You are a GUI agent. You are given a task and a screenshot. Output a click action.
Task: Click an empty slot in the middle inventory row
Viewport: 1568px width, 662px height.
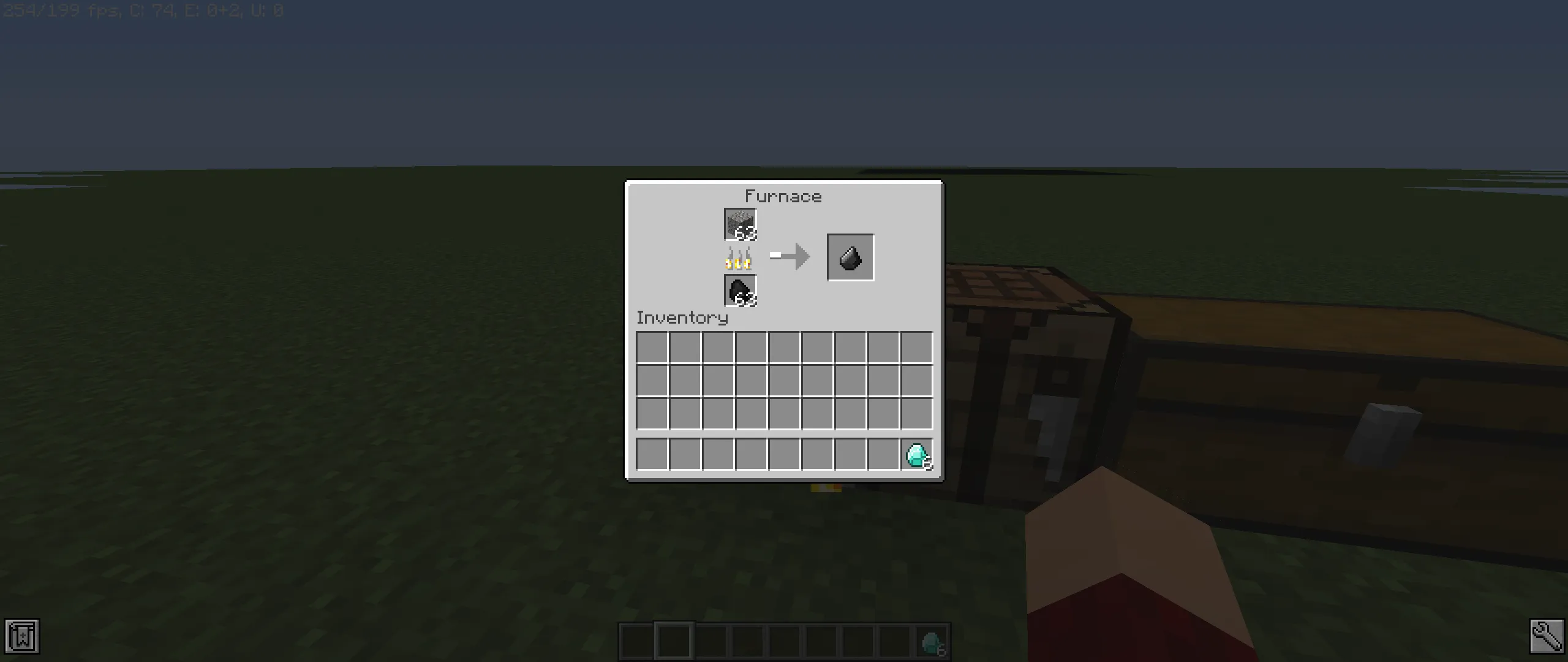(784, 379)
